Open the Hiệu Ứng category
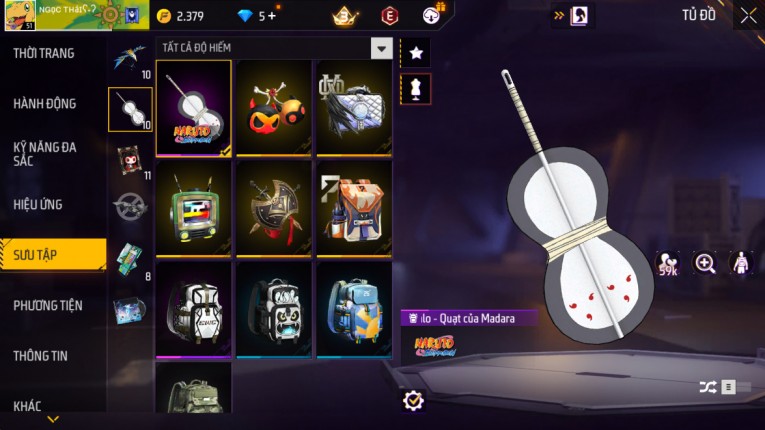This screenshot has width=765, height=430. pos(39,204)
